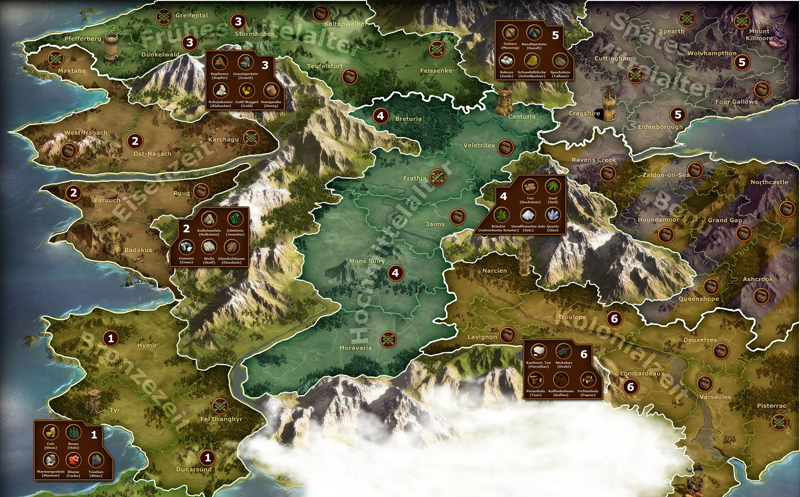Viewport: 800px width, 497px height.
Task: Choose the Veletrites chest marker
Action: (x=506, y=149)
